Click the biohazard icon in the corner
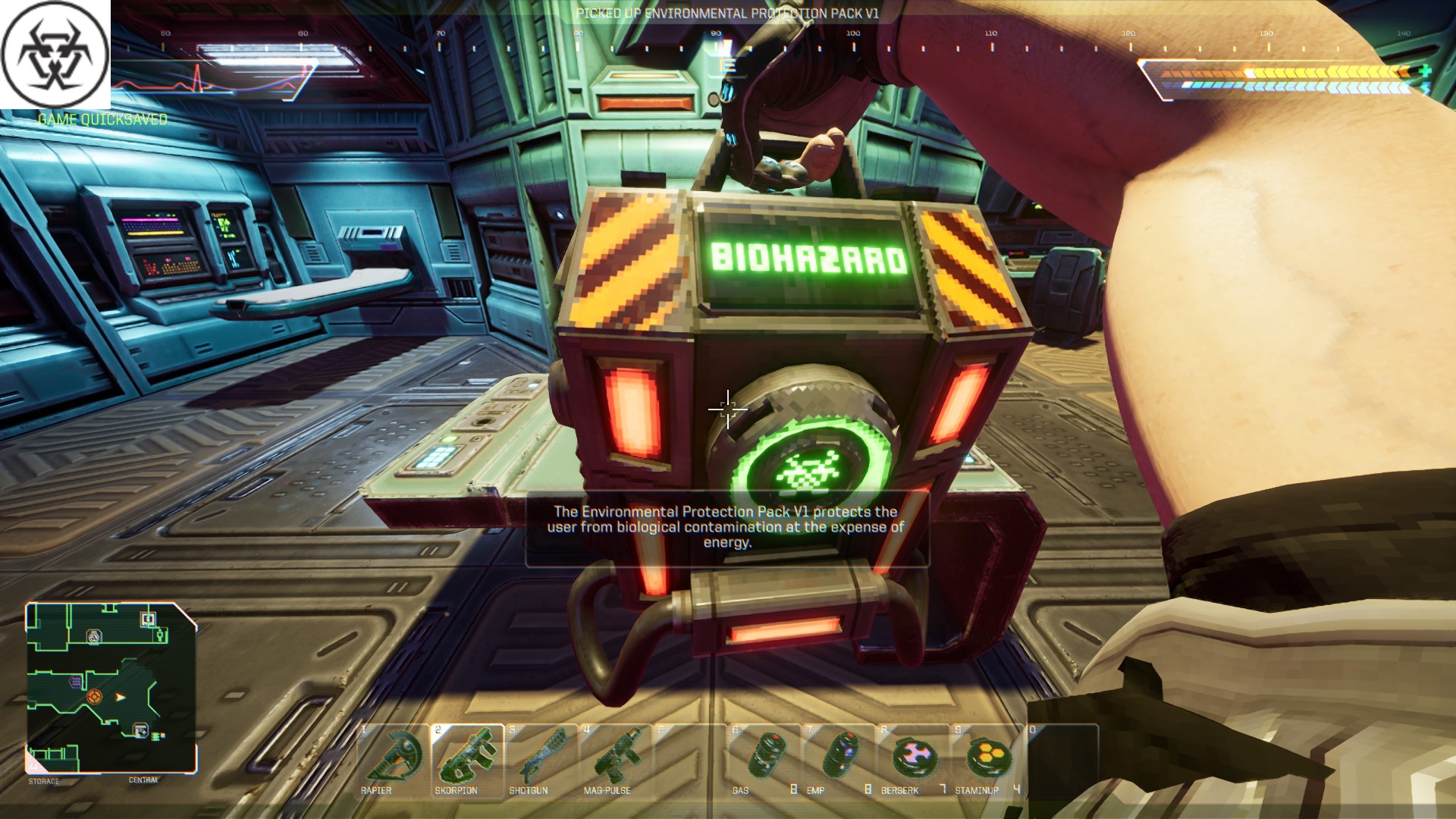Viewport: 1456px width, 819px height. pos(55,55)
